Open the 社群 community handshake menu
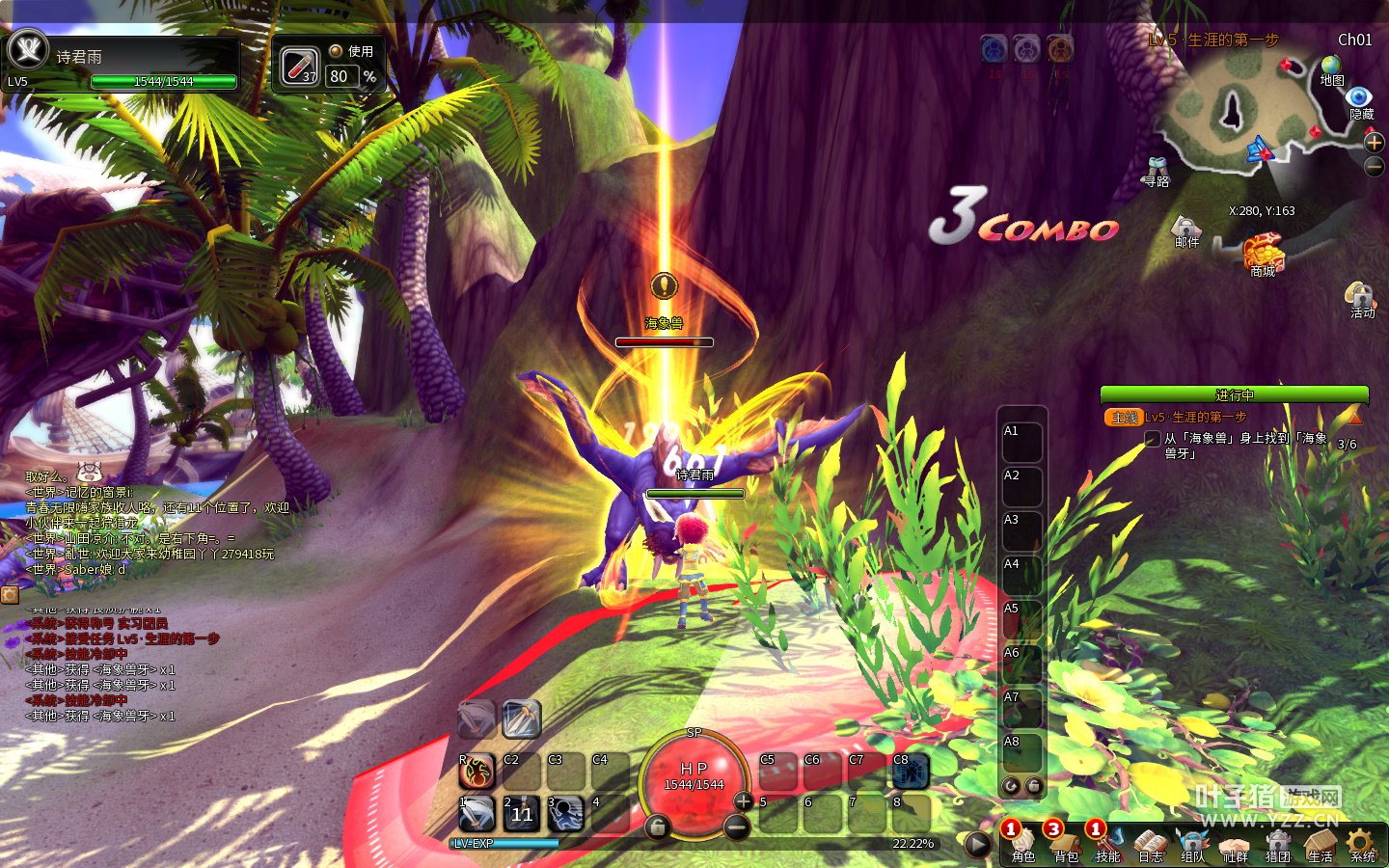1389x868 pixels. pos(1235,843)
